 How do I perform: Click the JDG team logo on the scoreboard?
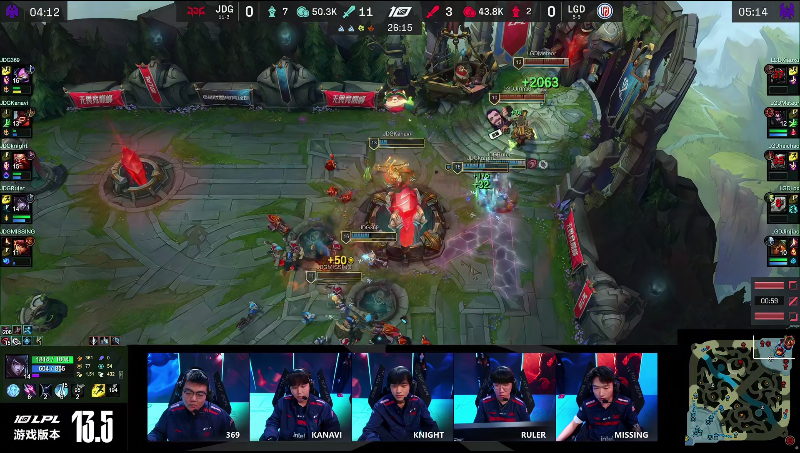point(190,12)
